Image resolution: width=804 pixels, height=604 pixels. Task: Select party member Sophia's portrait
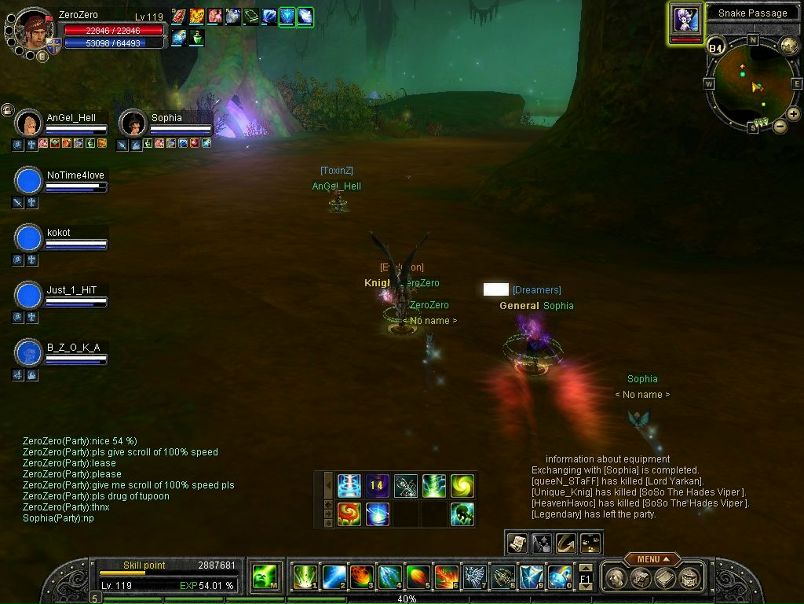pos(132,124)
